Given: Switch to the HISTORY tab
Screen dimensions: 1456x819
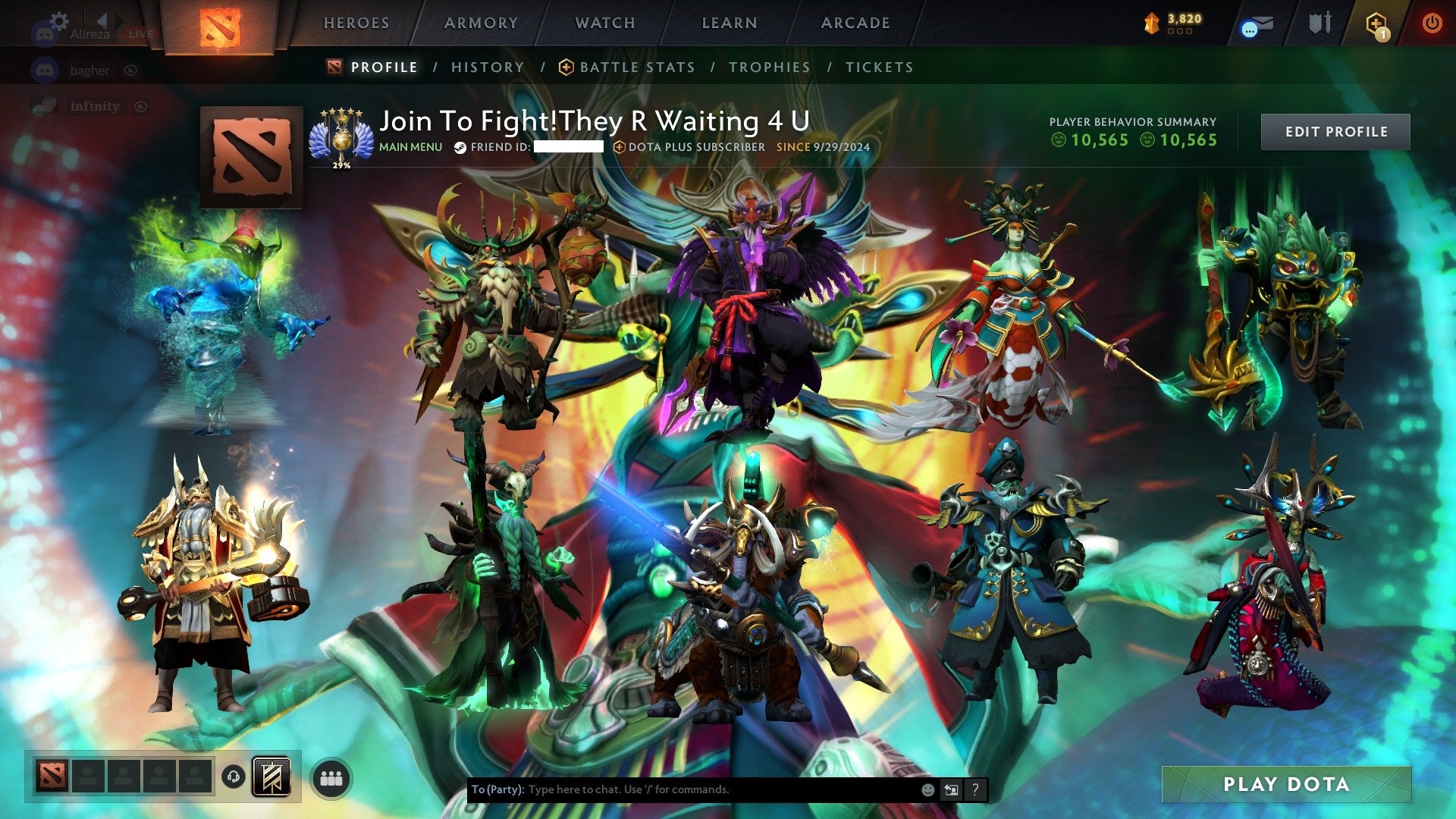Looking at the screenshot, I should pyautogui.click(x=487, y=67).
